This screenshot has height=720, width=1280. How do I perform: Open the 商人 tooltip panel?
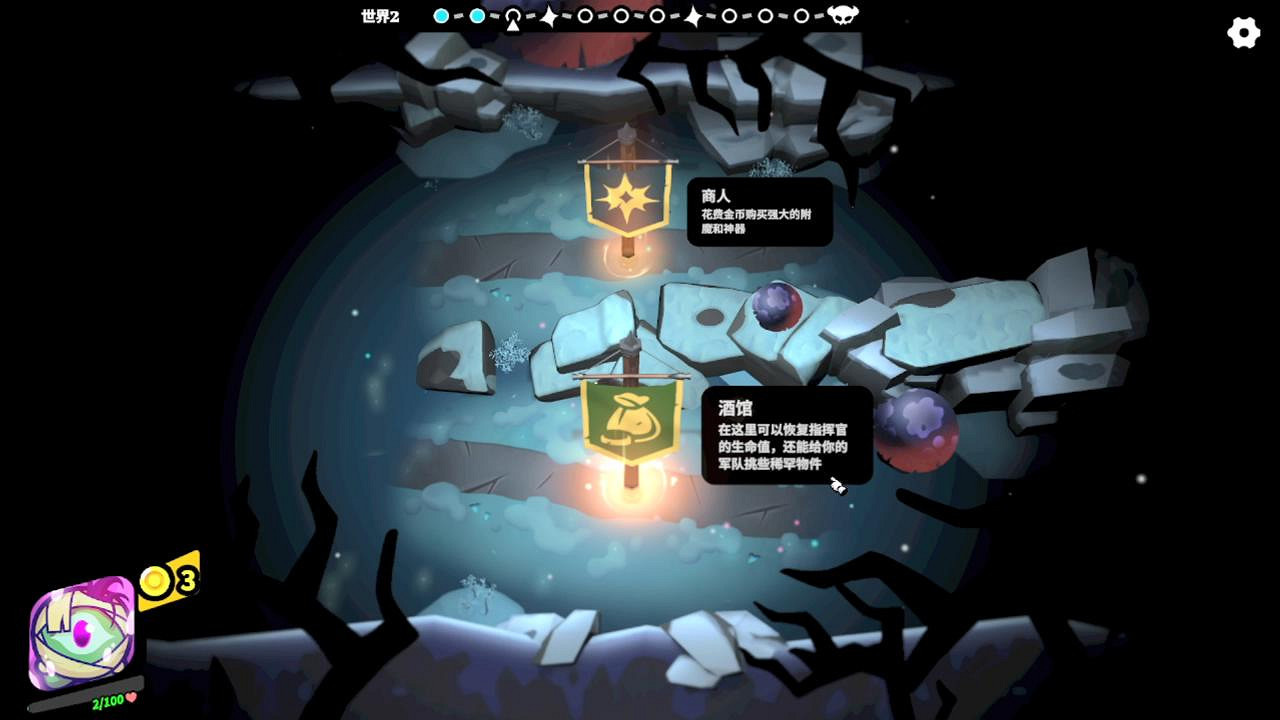pyautogui.click(x=762, y=212)
